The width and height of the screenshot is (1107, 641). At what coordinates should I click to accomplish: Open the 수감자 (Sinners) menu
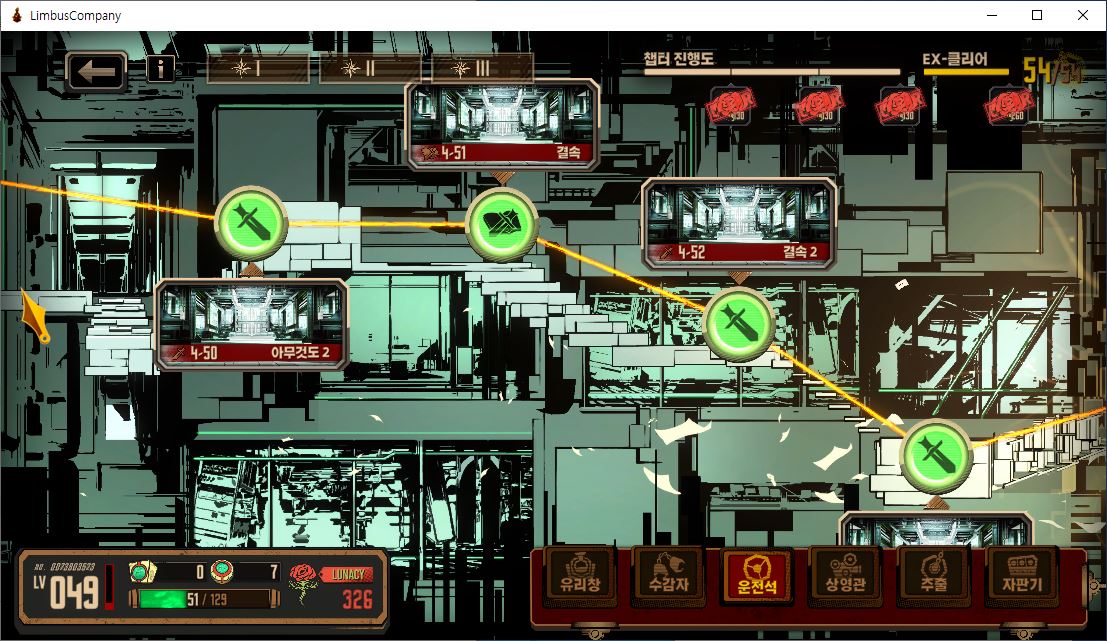668,575
